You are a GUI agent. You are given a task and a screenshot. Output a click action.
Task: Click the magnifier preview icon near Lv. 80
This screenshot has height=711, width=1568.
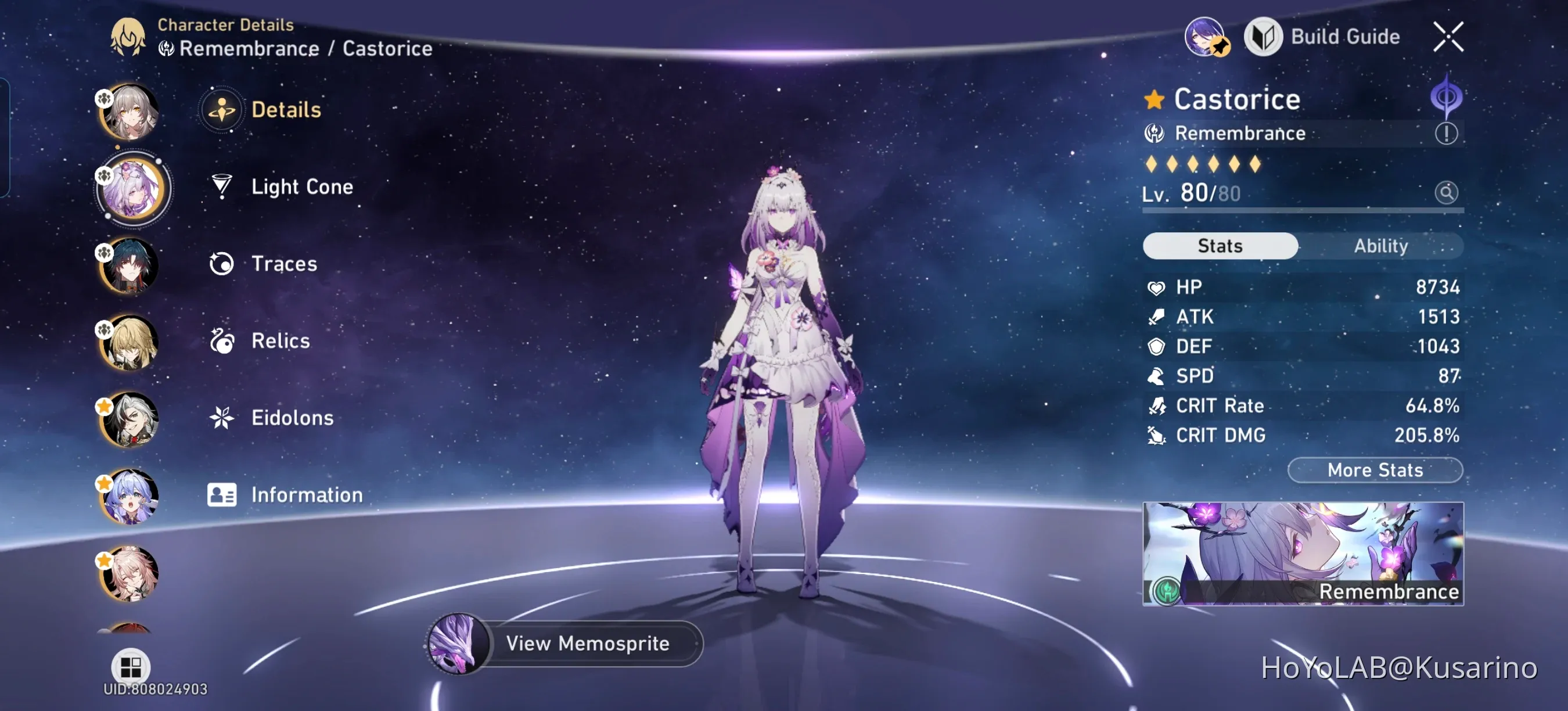(1447, 192)
